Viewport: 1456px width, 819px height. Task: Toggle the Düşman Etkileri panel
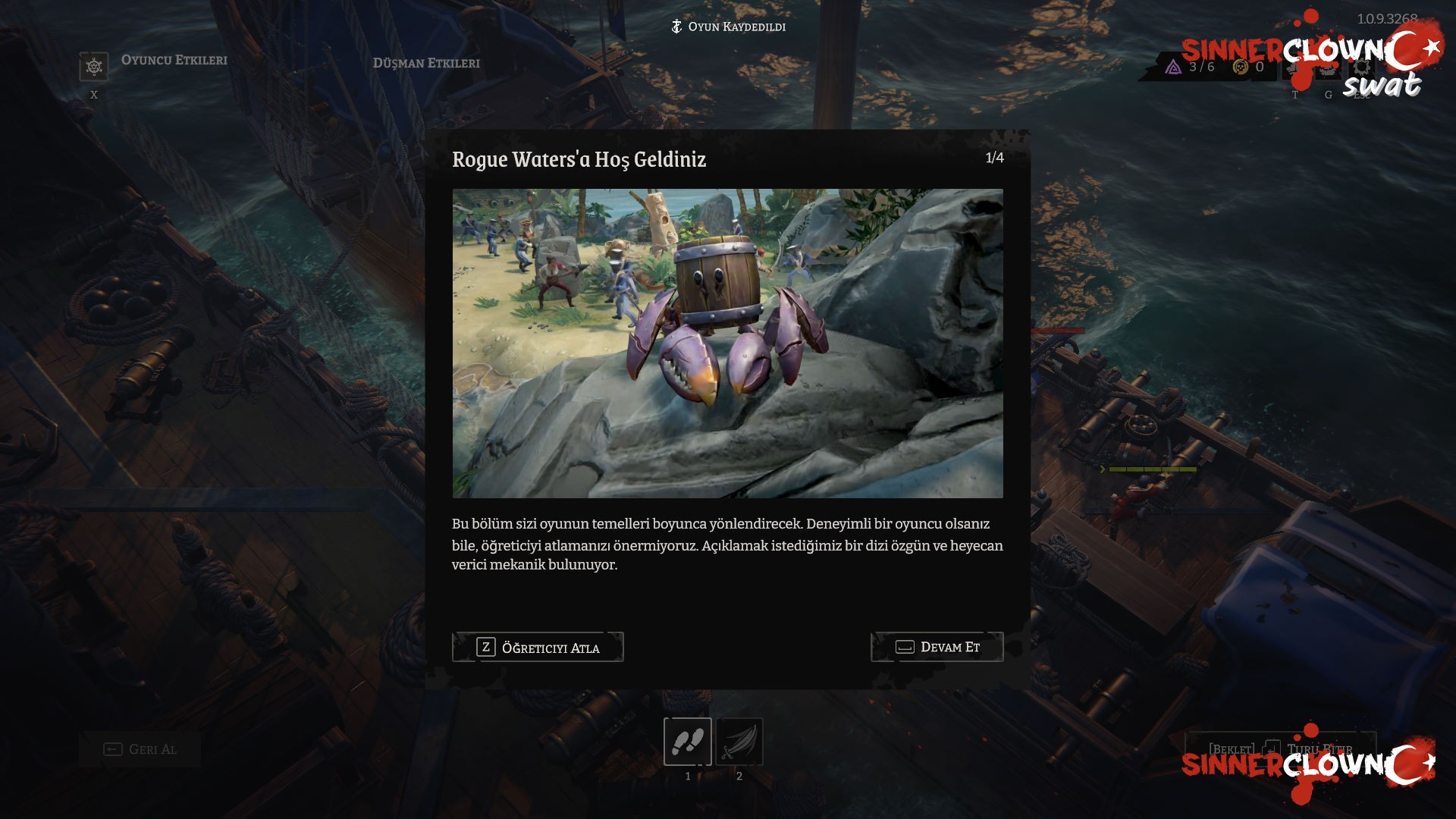(427, 64)
